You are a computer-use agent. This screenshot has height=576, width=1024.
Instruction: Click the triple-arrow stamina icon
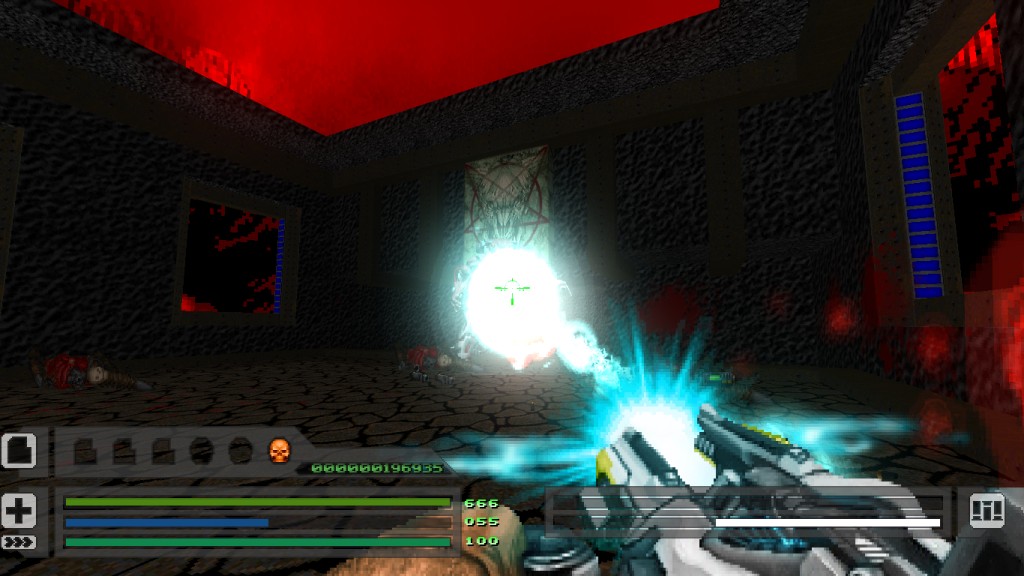[19, 542]
